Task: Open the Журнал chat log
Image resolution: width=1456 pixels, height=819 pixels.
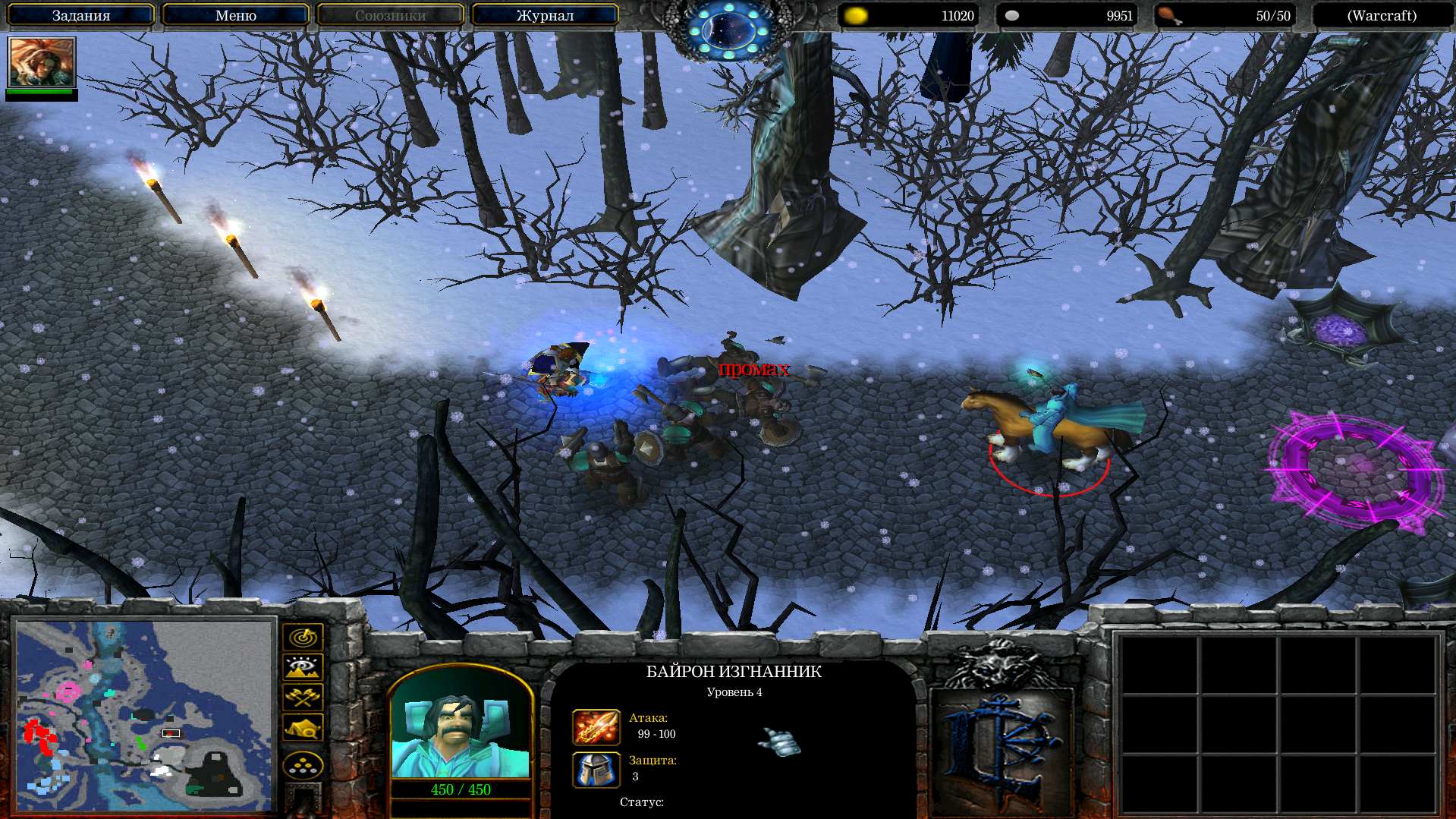Action: (545, 15)
